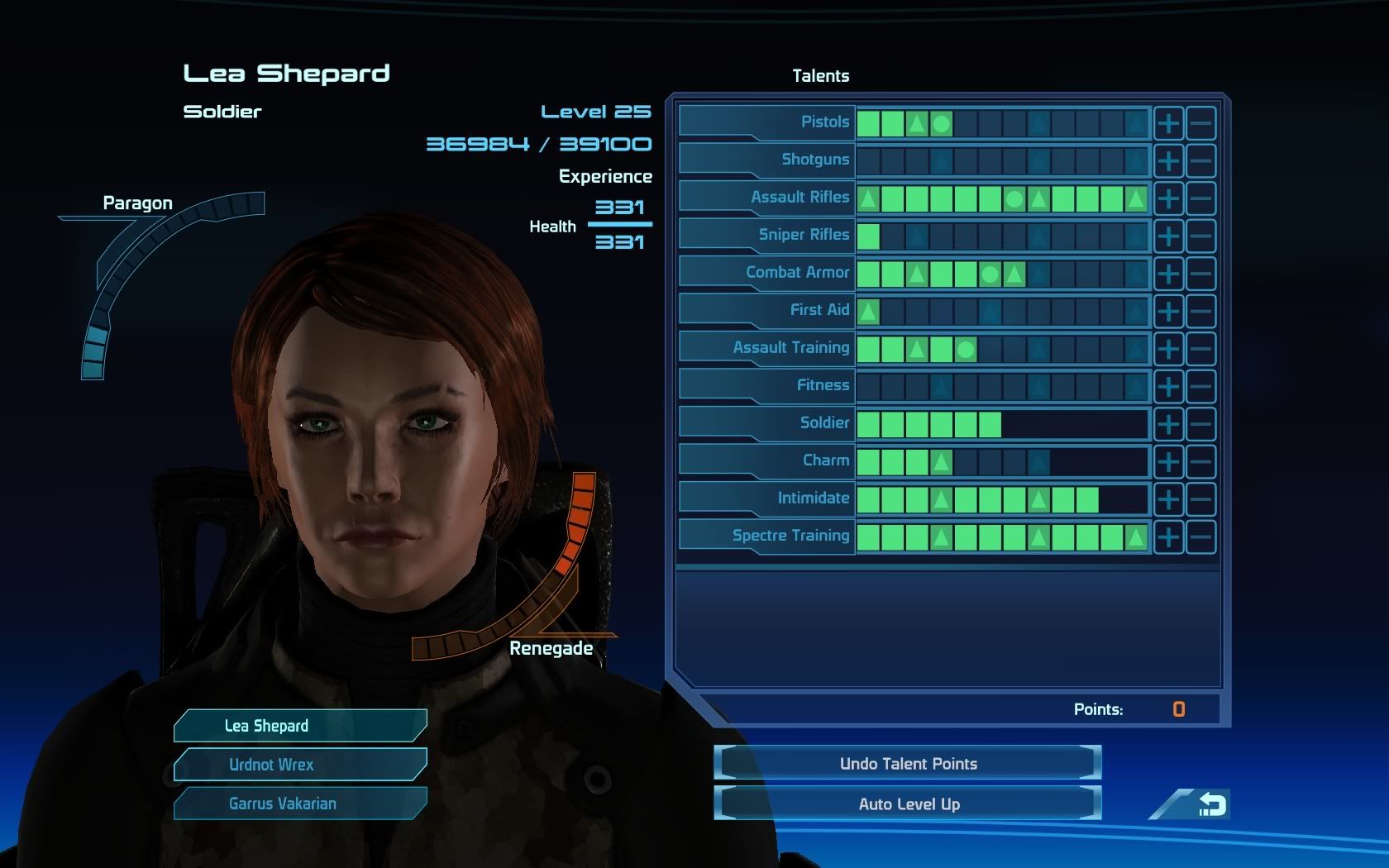This screenshot has width=1389, height=868.
Task: Select the Assault Rifles talent row label
Action: click(x=799, y=198)
